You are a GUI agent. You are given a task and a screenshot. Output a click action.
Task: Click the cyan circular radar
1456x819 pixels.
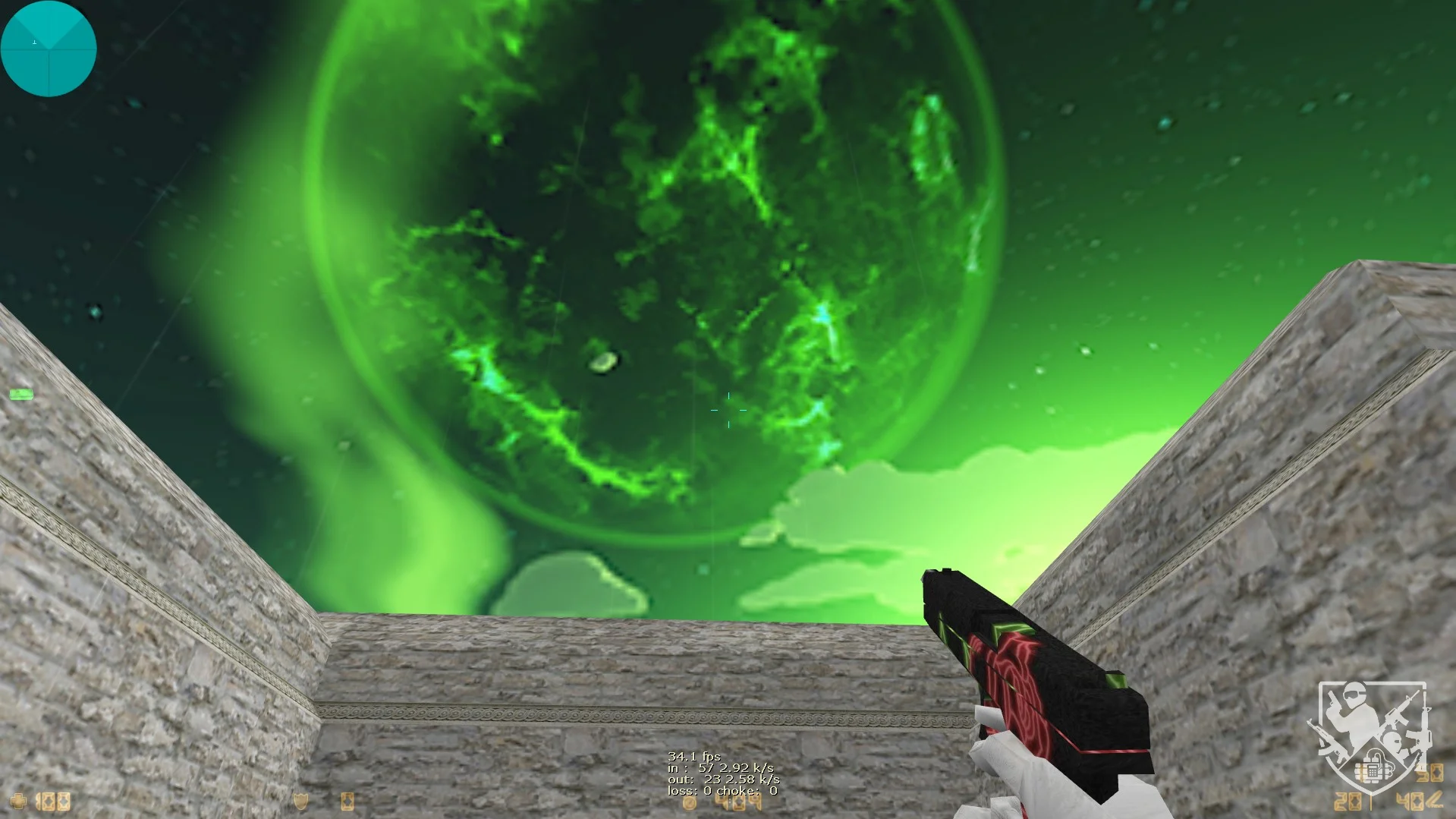point(49,49)
